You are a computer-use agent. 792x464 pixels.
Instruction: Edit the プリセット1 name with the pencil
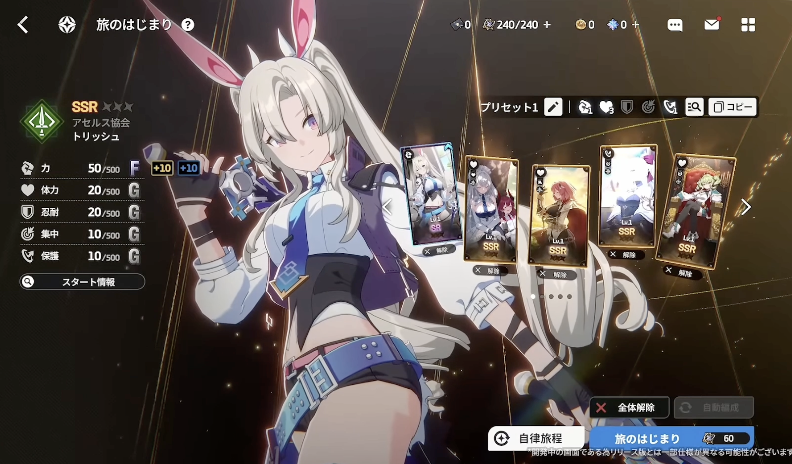point(553,107)
